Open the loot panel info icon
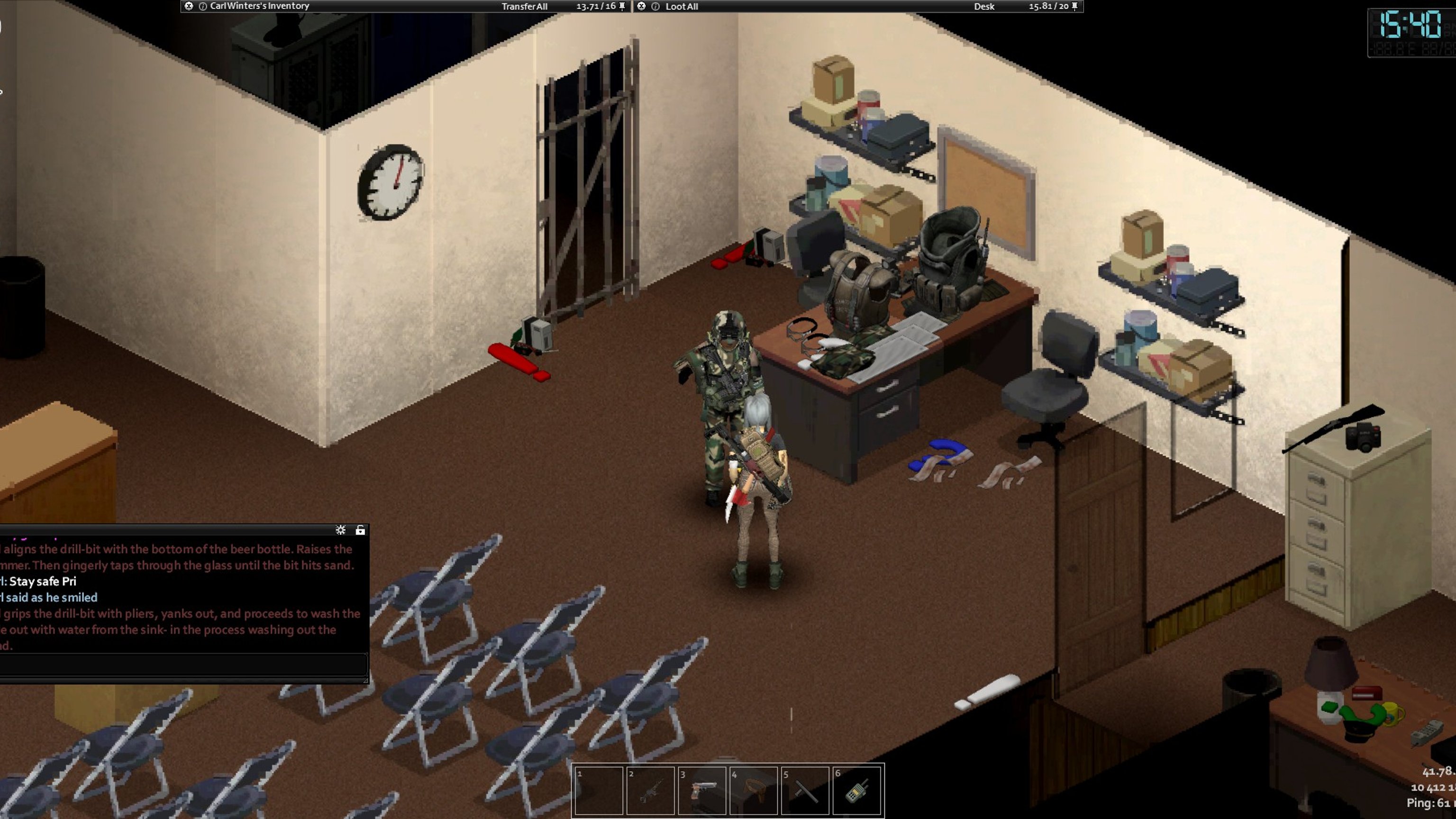This screenshot has width=1456, height=819. (655, 6)
